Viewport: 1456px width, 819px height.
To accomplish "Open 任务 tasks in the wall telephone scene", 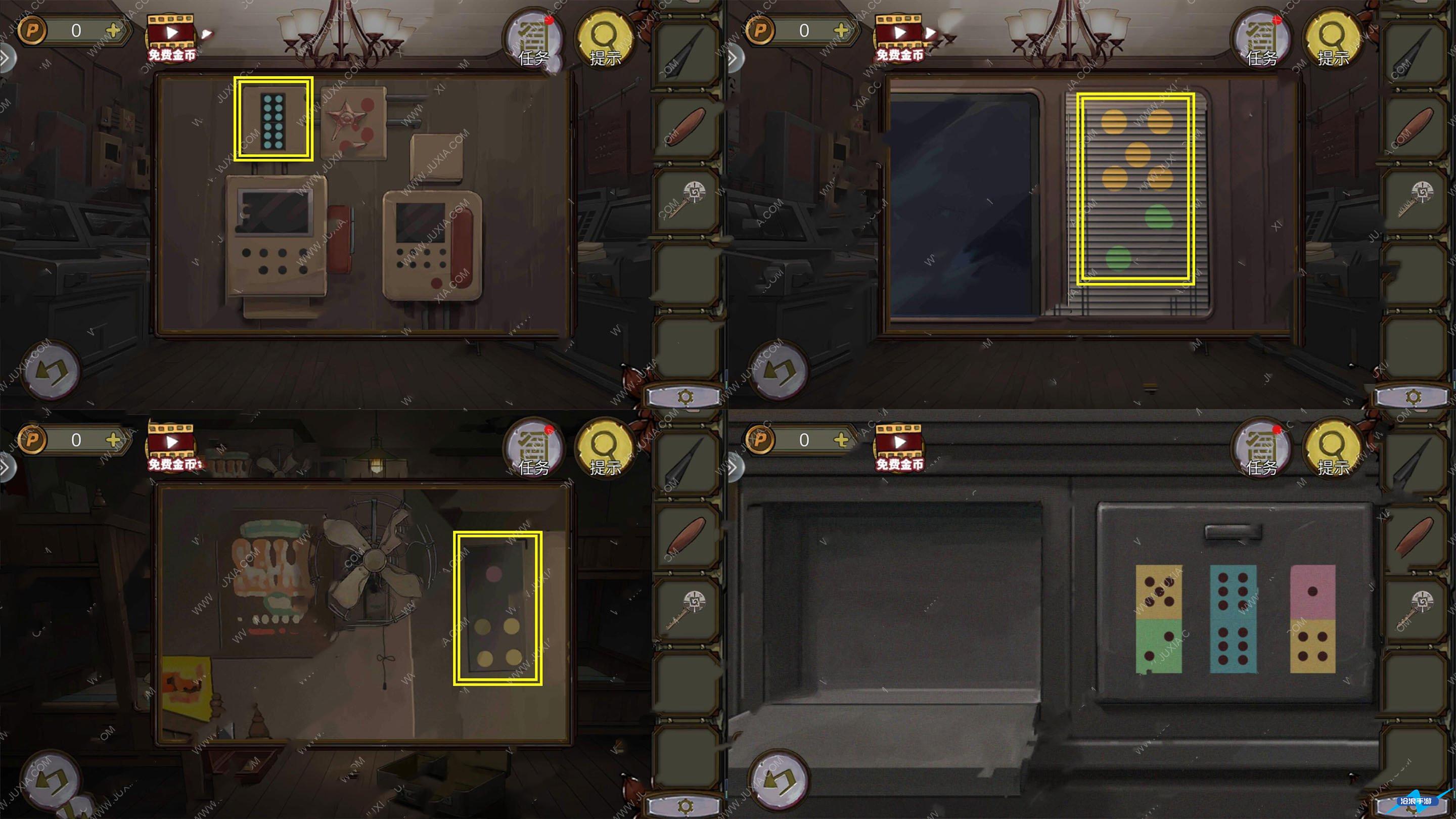I will [x=533, y=38].
